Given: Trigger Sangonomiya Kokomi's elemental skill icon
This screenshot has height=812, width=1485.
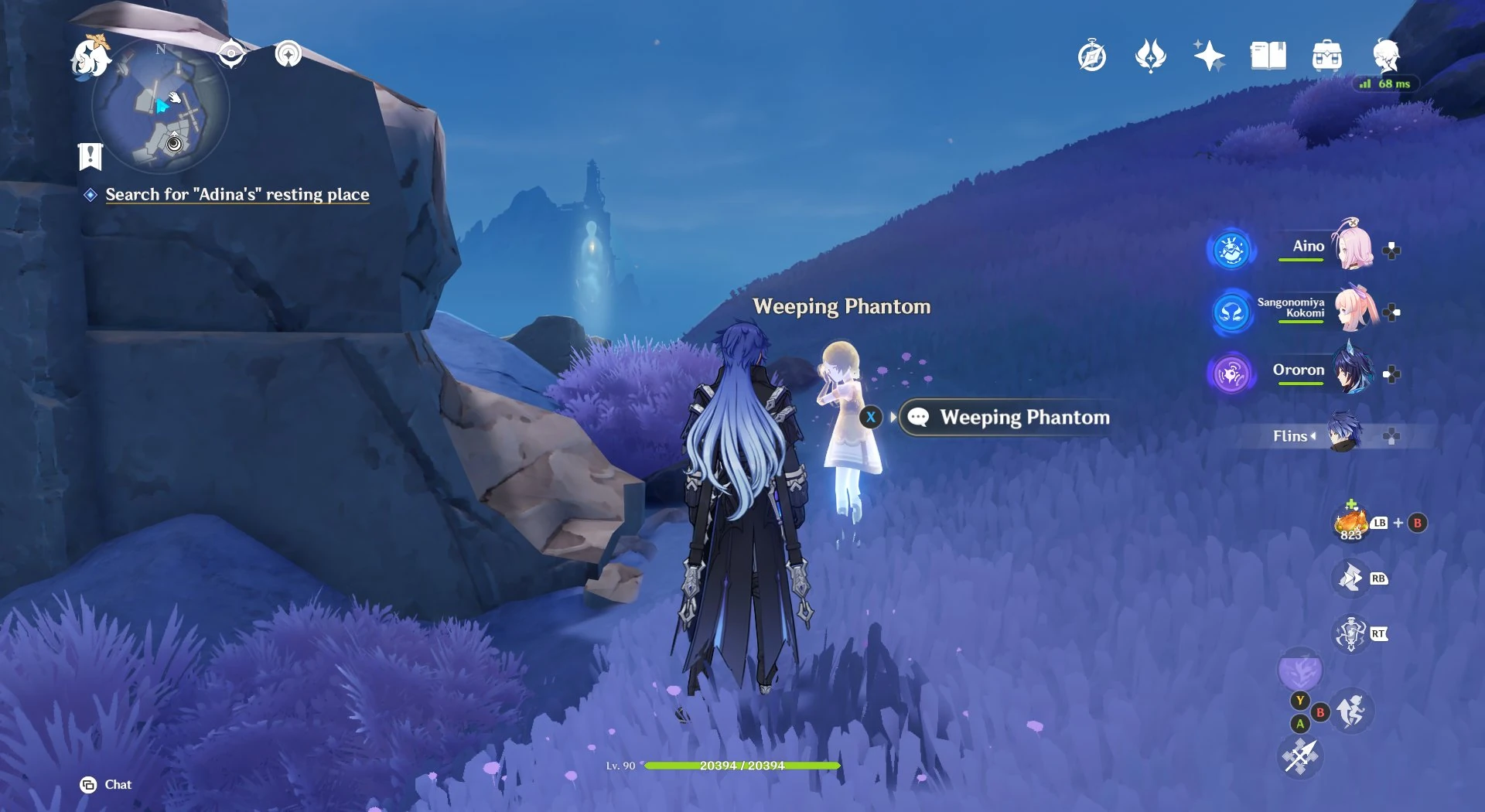Looking at the screenshot, I should coord(1231,312).
